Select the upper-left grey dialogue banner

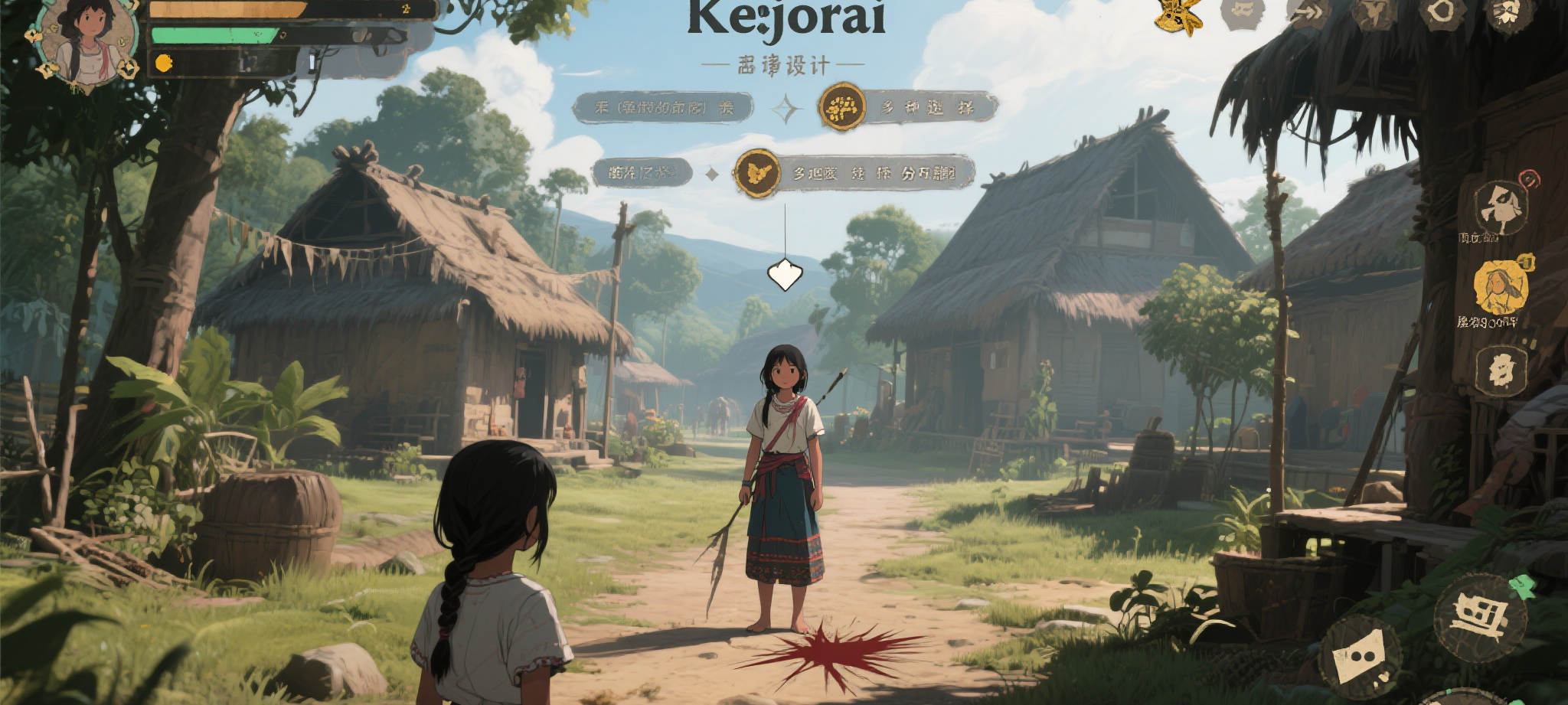click(x=663, y=108)
